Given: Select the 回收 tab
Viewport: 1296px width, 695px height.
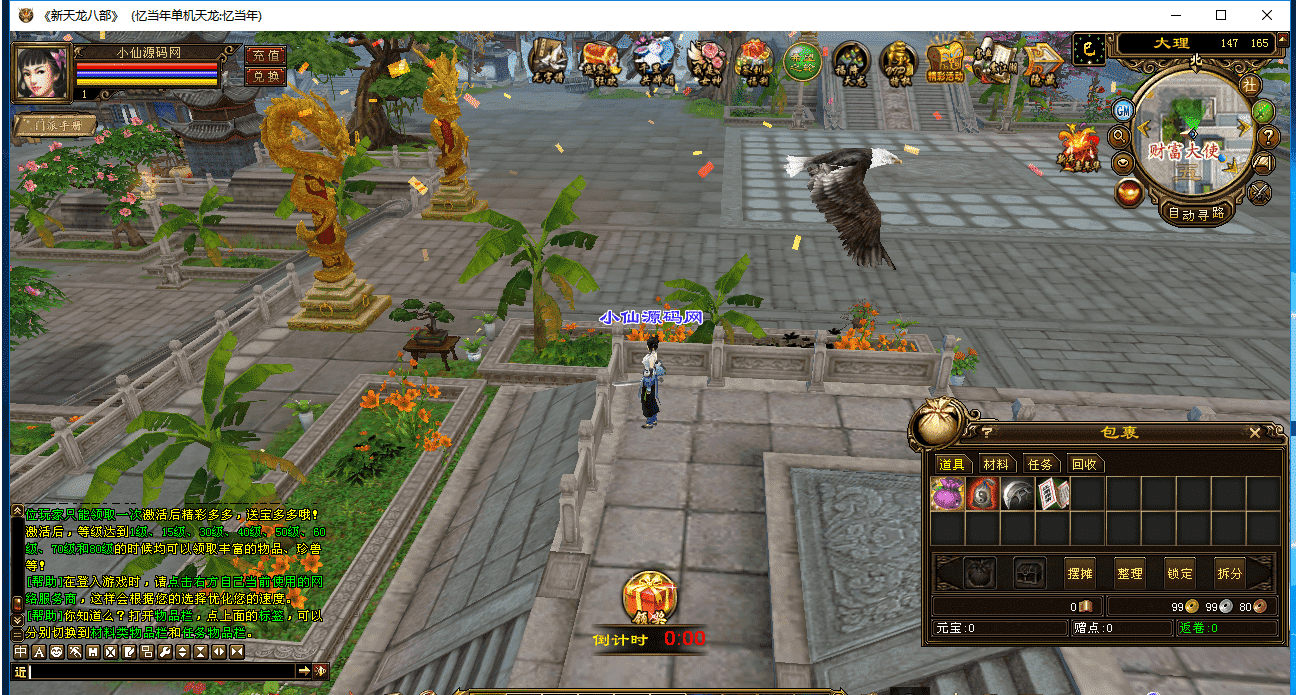Looking at the screenshot, I should click(1084, 464).
